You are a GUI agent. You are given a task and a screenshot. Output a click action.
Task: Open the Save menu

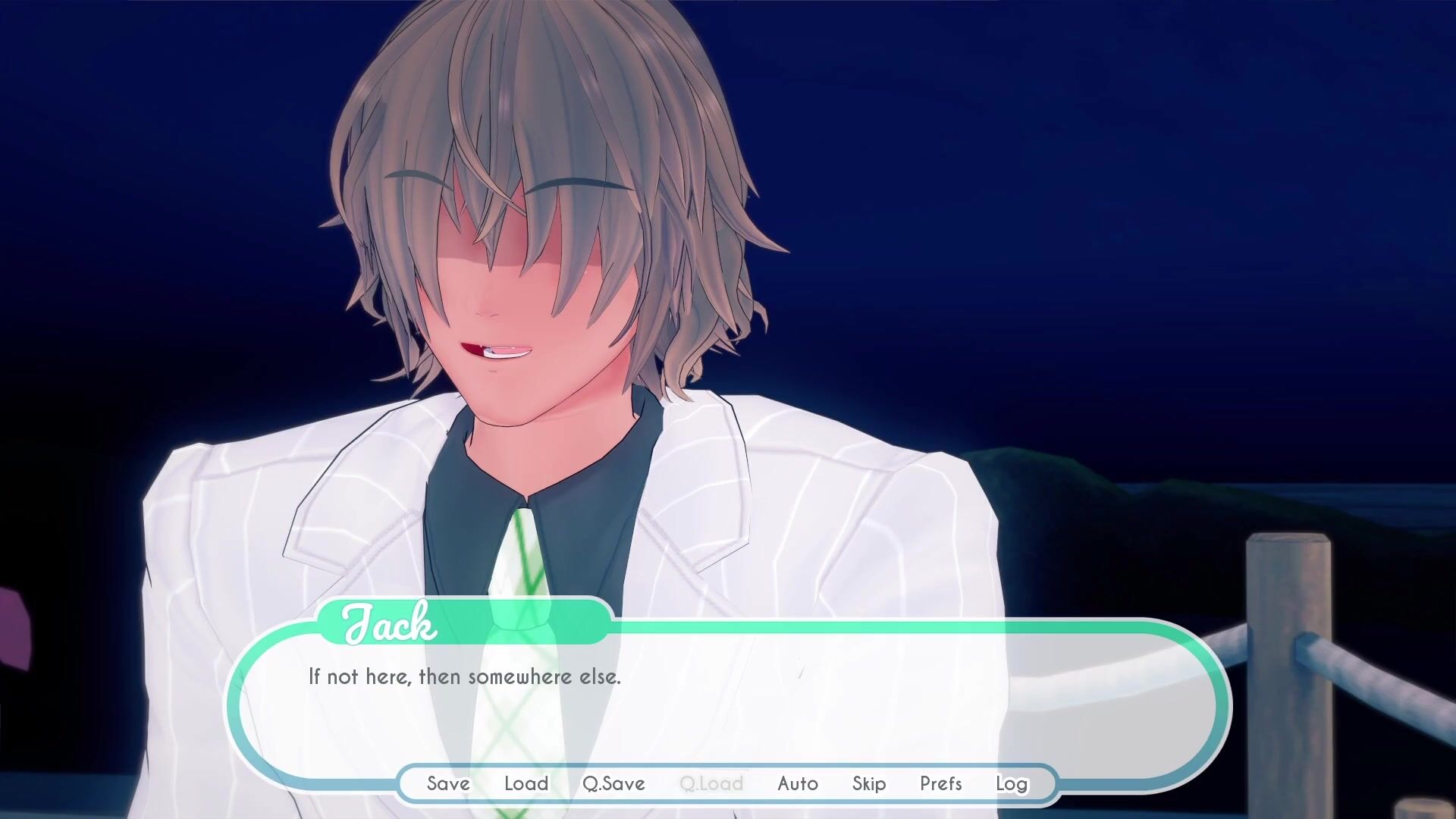(x=448, y=783)
